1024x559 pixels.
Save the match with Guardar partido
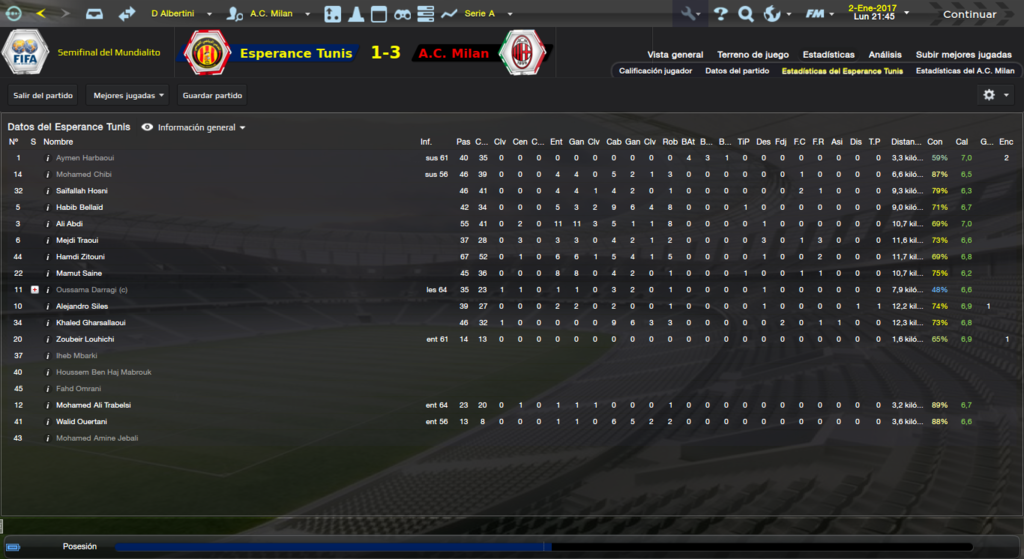212,96
